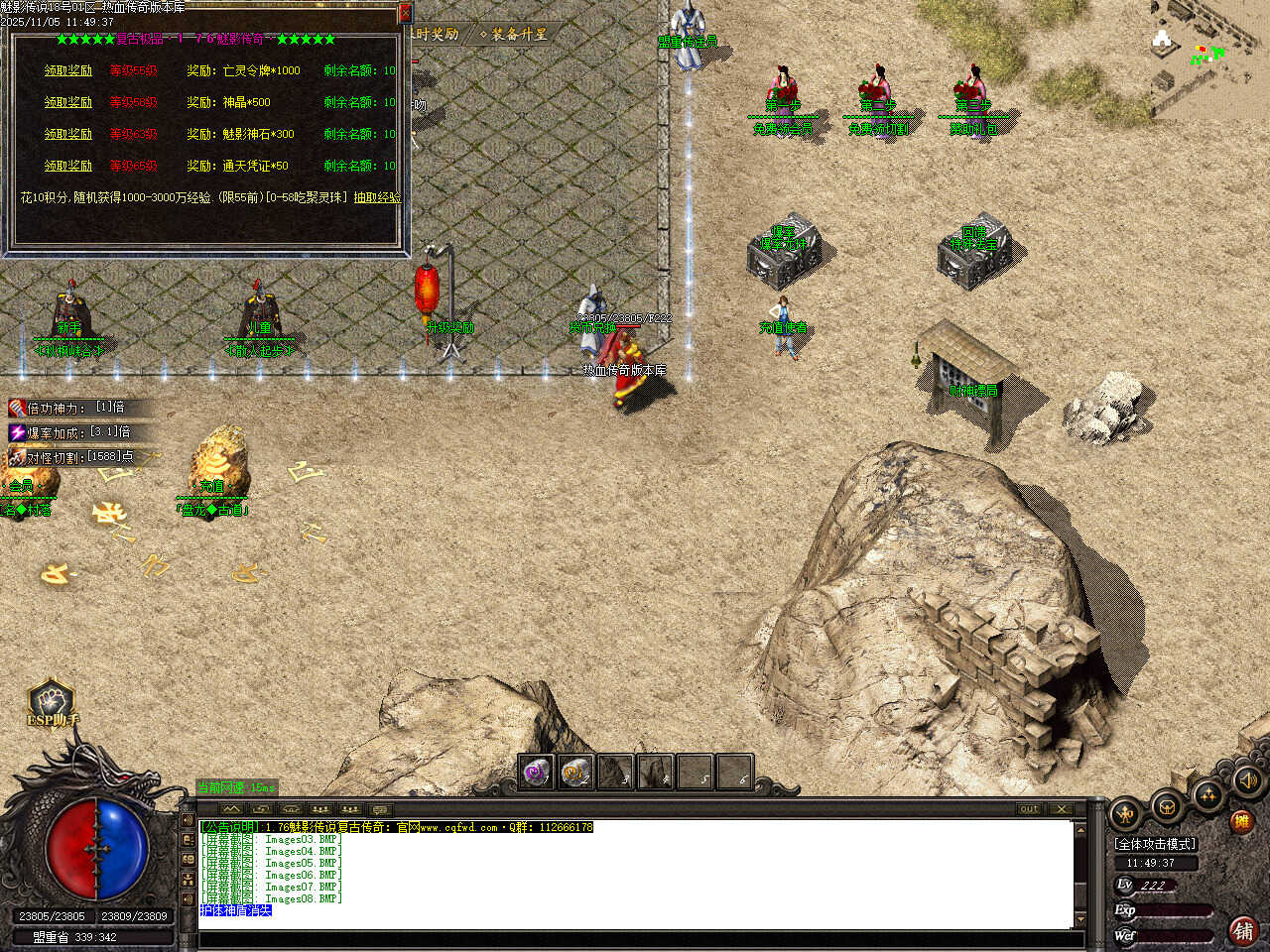Viewport: 1270px width, 952px height.
Task: Open the red 铺 shop button
Action: [1243, 930]
